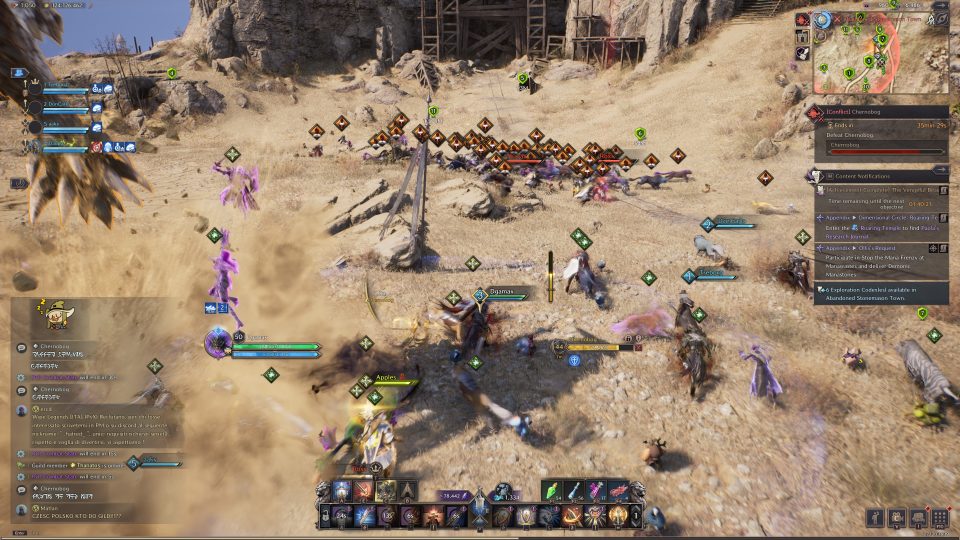Open the grid menu button in the bottom corner

pos(940,517)
